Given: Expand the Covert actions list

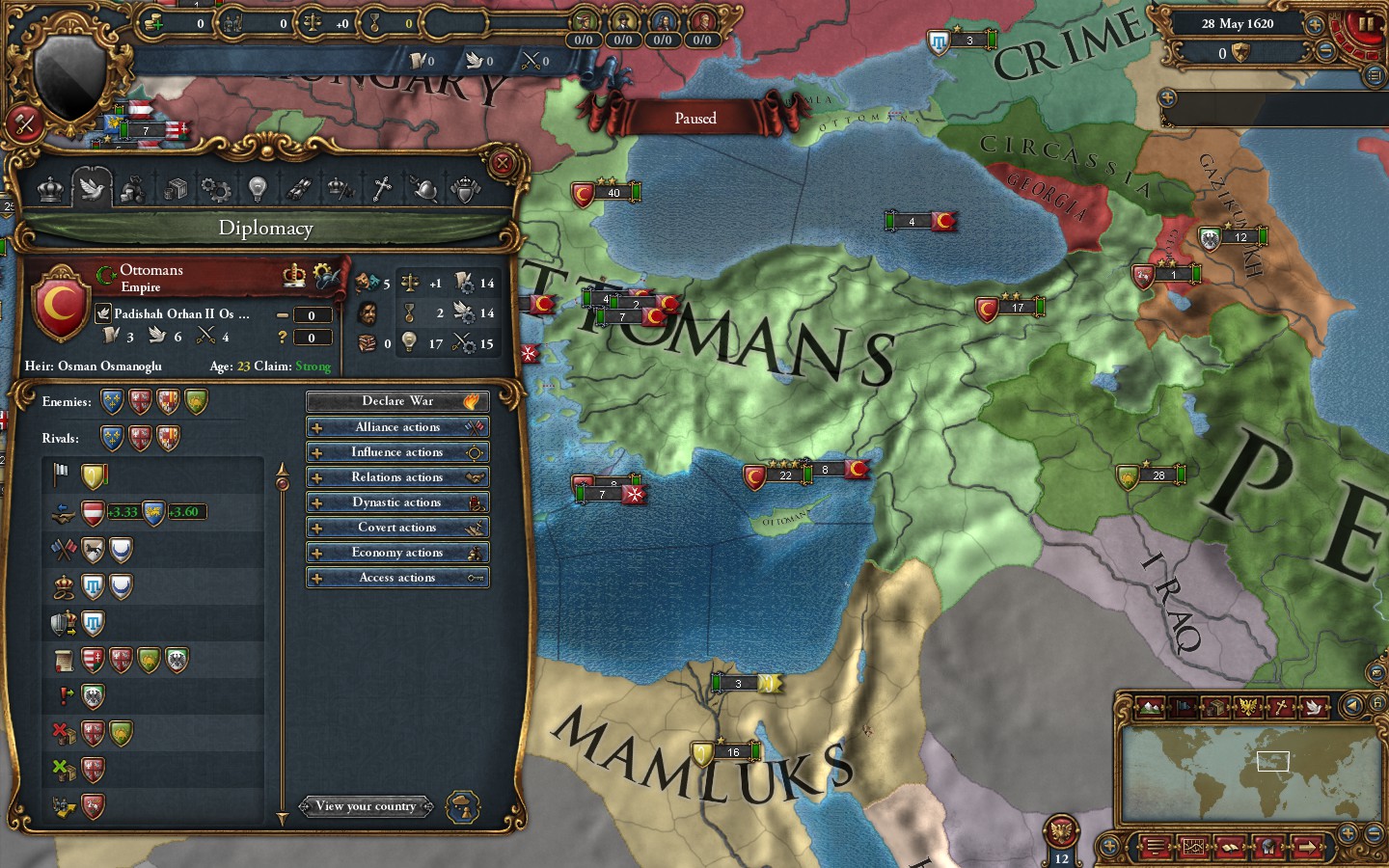Looking at the screenshot, I should pyautogui.click(x=396, y=527).
